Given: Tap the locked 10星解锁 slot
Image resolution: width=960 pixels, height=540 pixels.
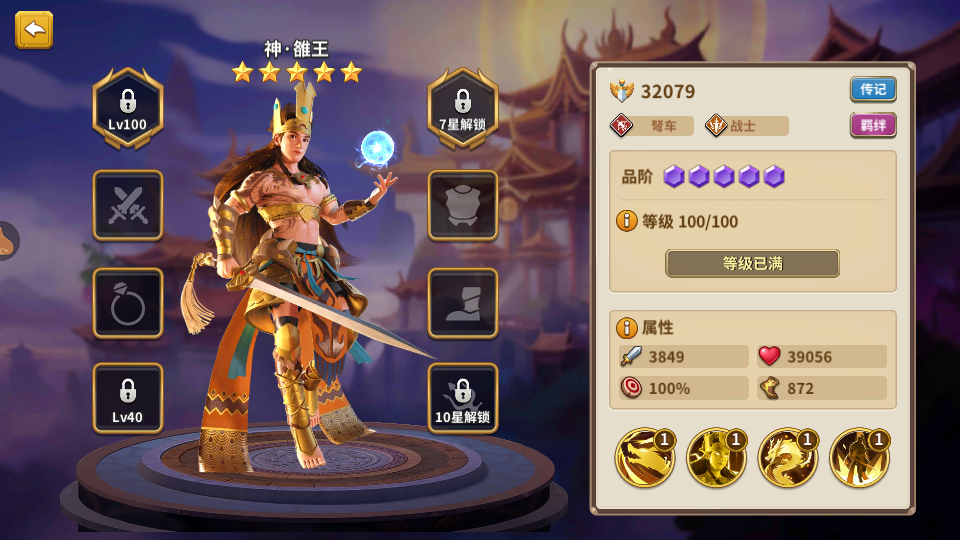Looking at the screenshot, I should [x=463, y=398].
